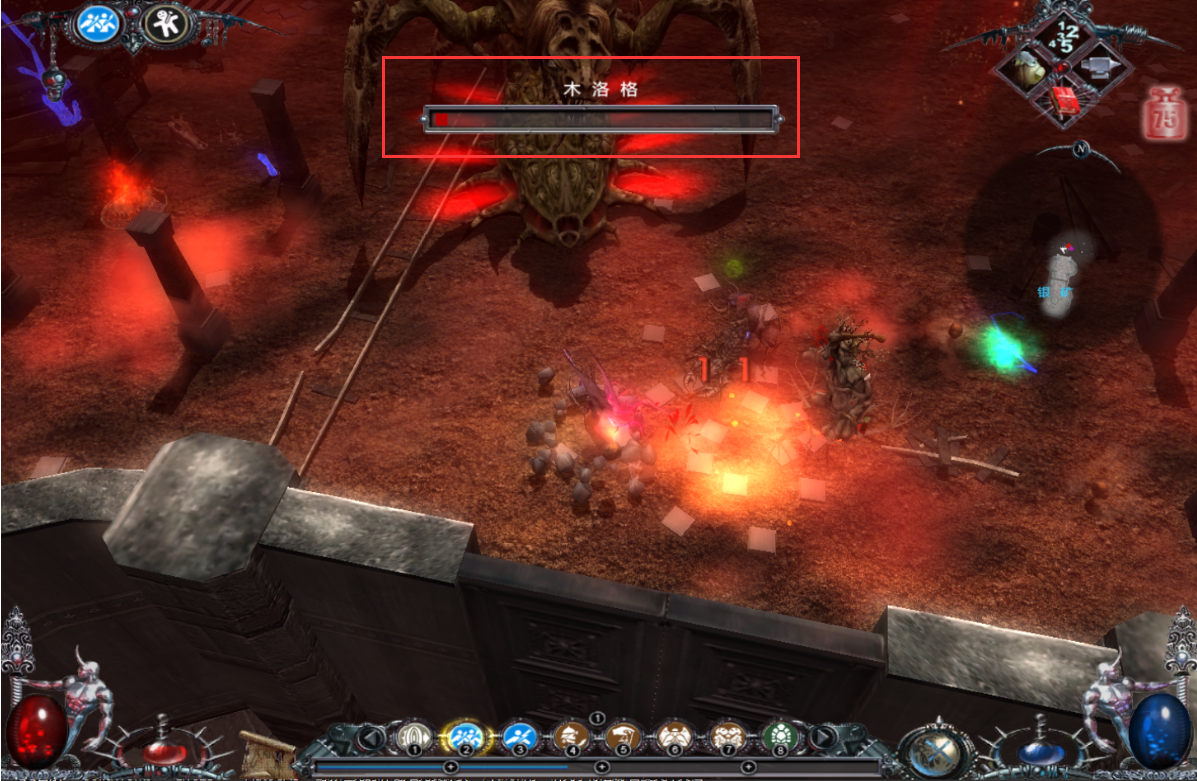This screenshot has width=1197, height=781.
Task: Click the hotbar's right arrow button
Action: coord(822,738)
